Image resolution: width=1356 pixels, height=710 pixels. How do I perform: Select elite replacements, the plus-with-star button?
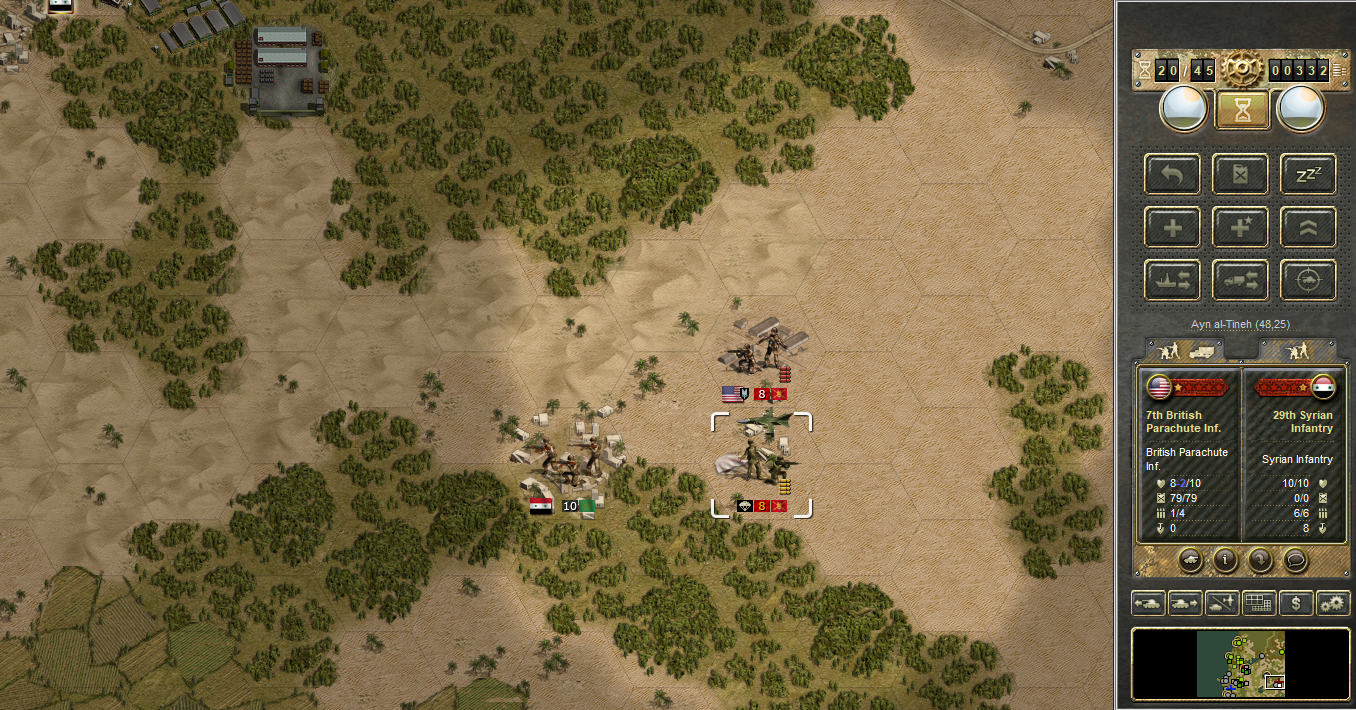click(1241, 227)
